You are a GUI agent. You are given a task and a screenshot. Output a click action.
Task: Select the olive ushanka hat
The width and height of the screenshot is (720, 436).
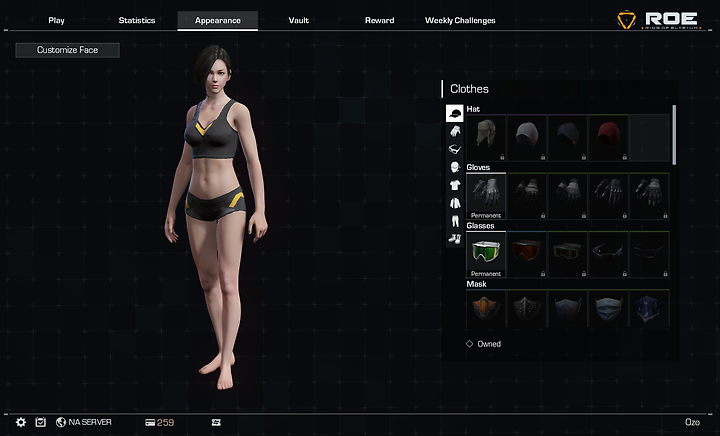coord(486,138)
